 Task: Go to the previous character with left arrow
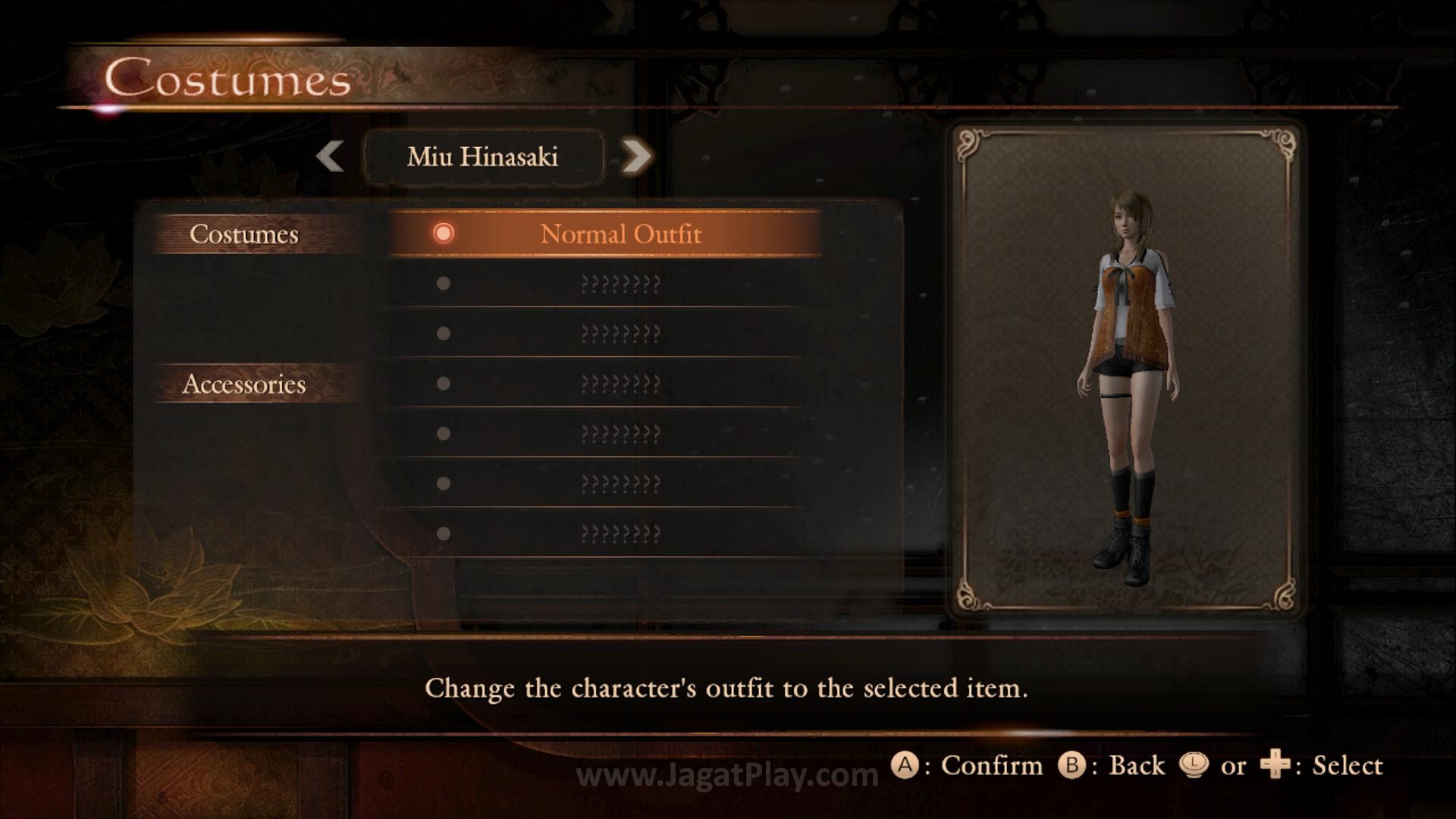pyautogui.click(x=330, y=156)
